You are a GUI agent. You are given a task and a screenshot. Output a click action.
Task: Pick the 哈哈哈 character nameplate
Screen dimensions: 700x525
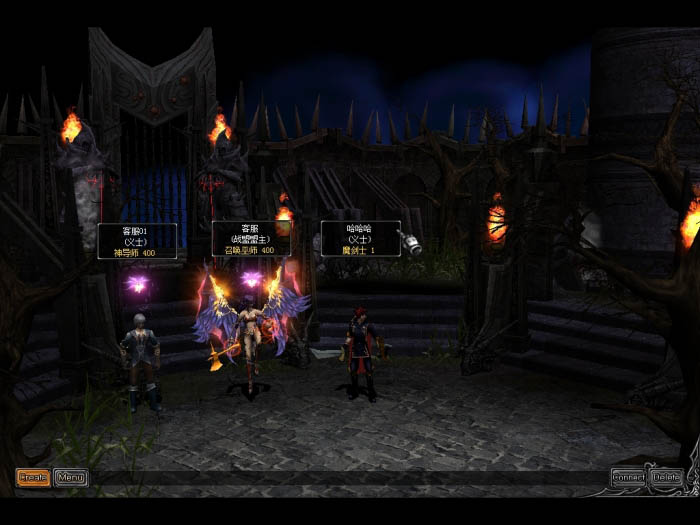(360, 239)
